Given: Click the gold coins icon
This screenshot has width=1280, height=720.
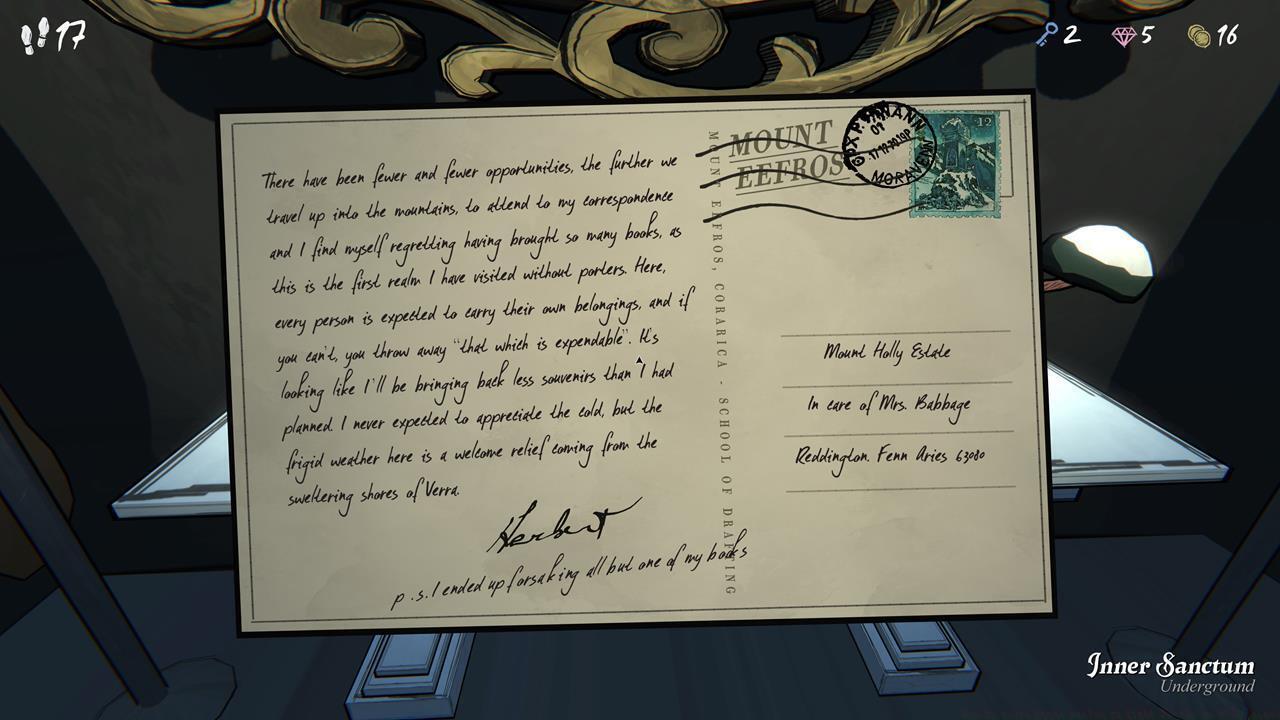Looking at the screenshot, I should (x=1199, y=34).
